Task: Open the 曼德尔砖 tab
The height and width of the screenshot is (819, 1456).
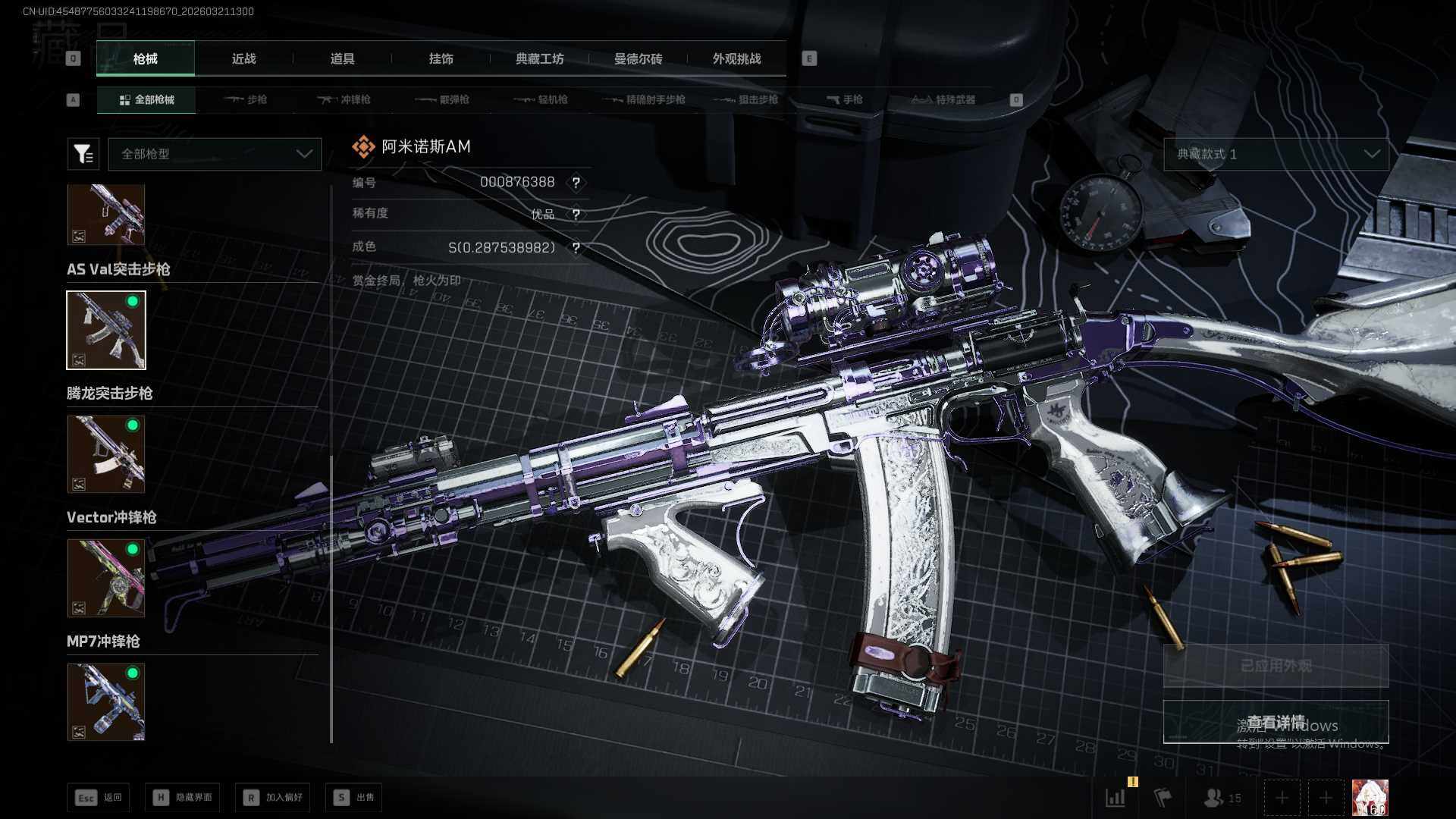Action: 638,59
